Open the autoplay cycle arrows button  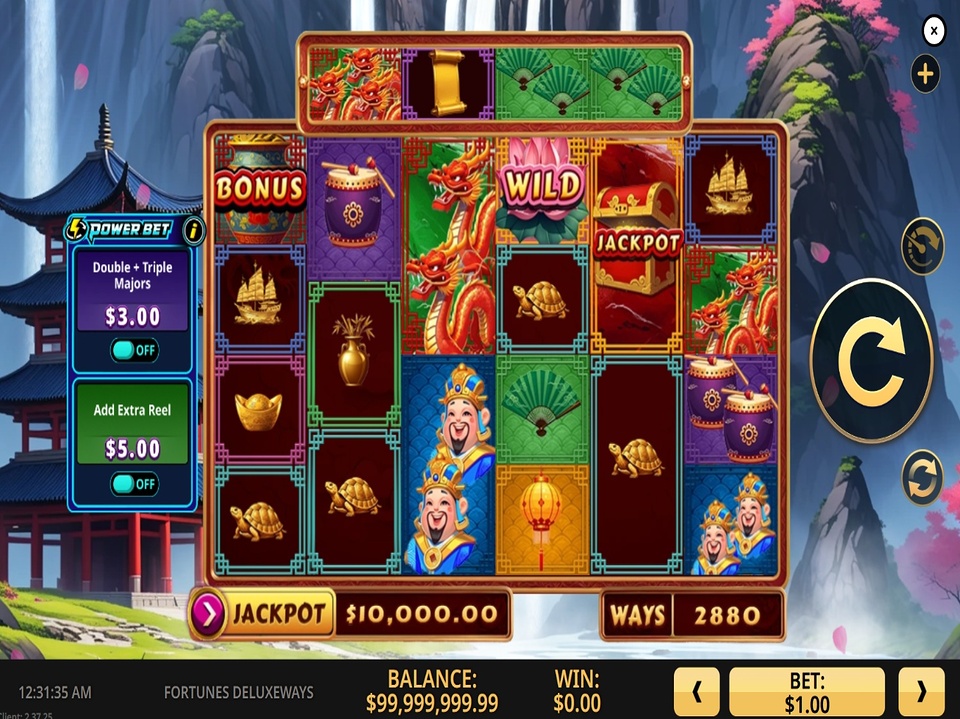[x=922, y=477]
